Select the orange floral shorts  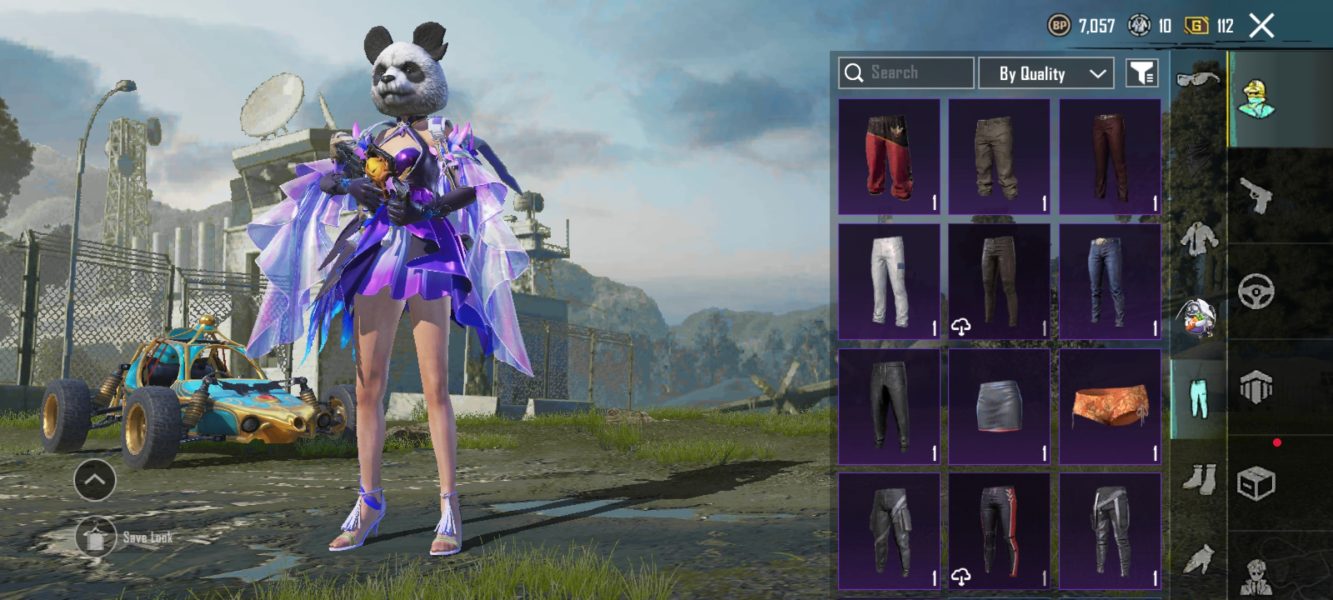1109,406
